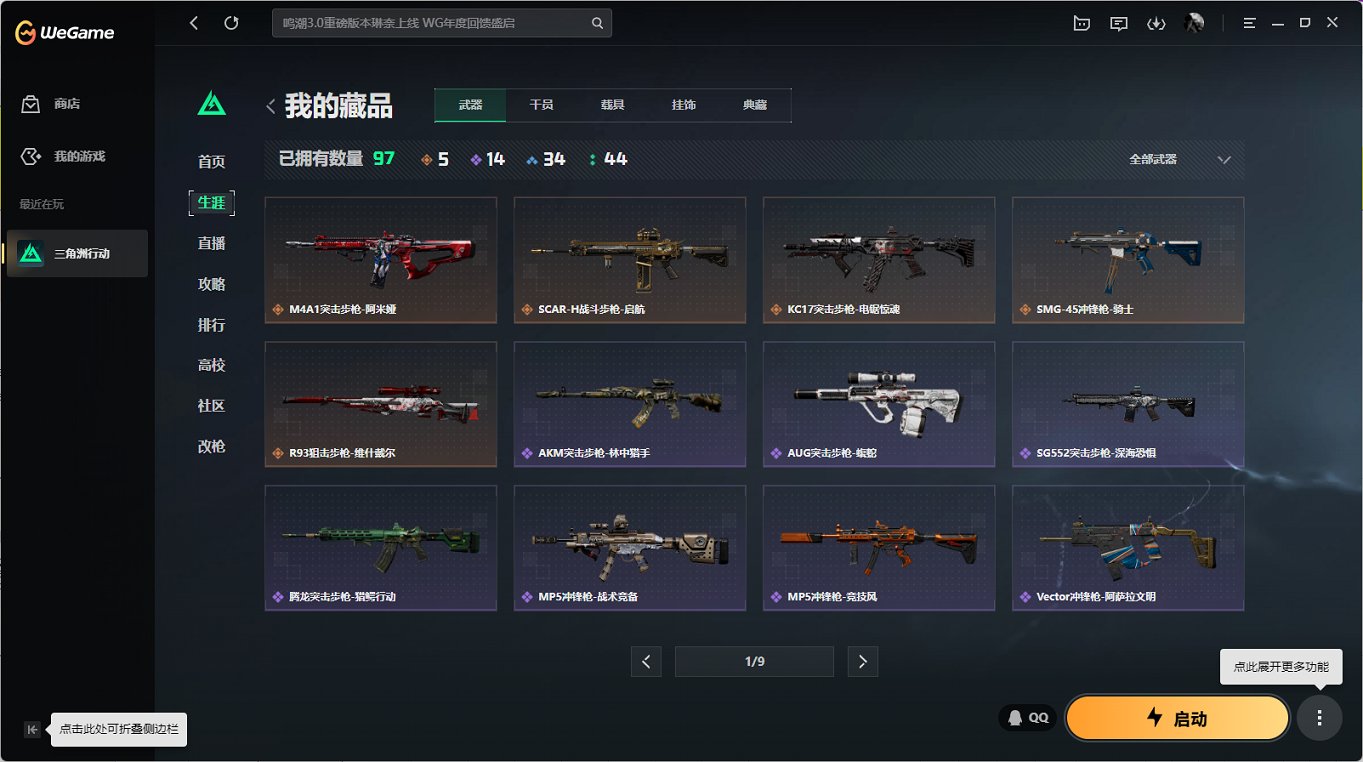This screenshot has width=1363, height=762.
Task: Click the user avatar in the title bar
Action: coord(1194,22)
